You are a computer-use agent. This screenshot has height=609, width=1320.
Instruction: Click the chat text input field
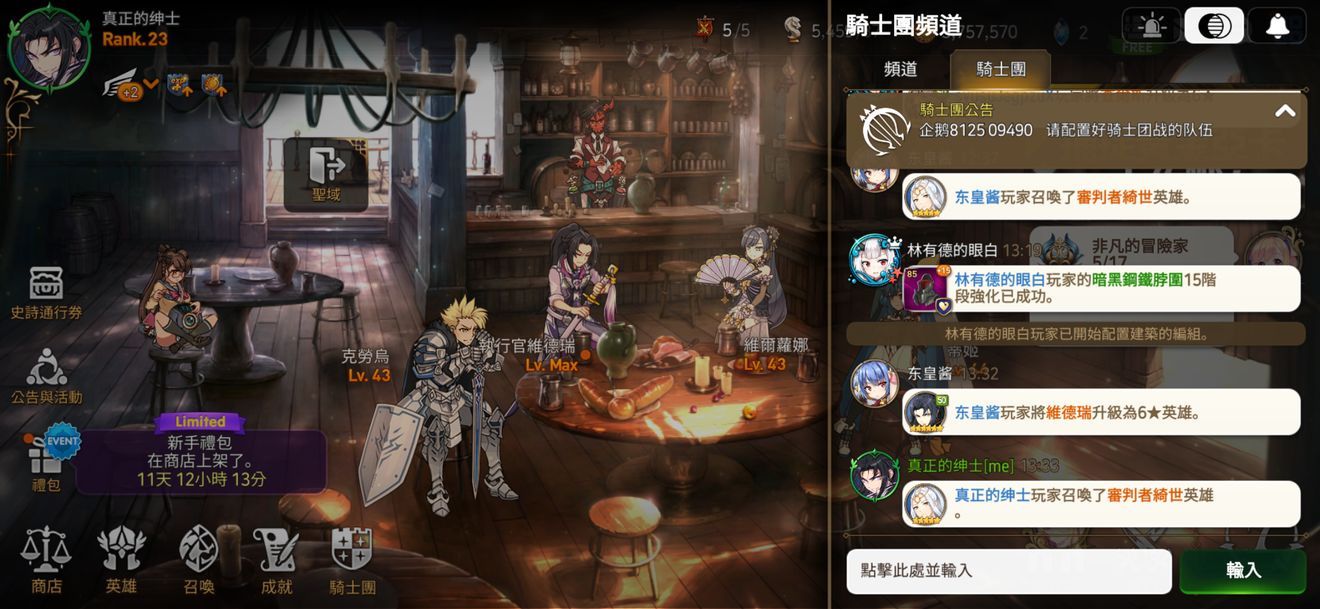click(x=1008, y=571)
